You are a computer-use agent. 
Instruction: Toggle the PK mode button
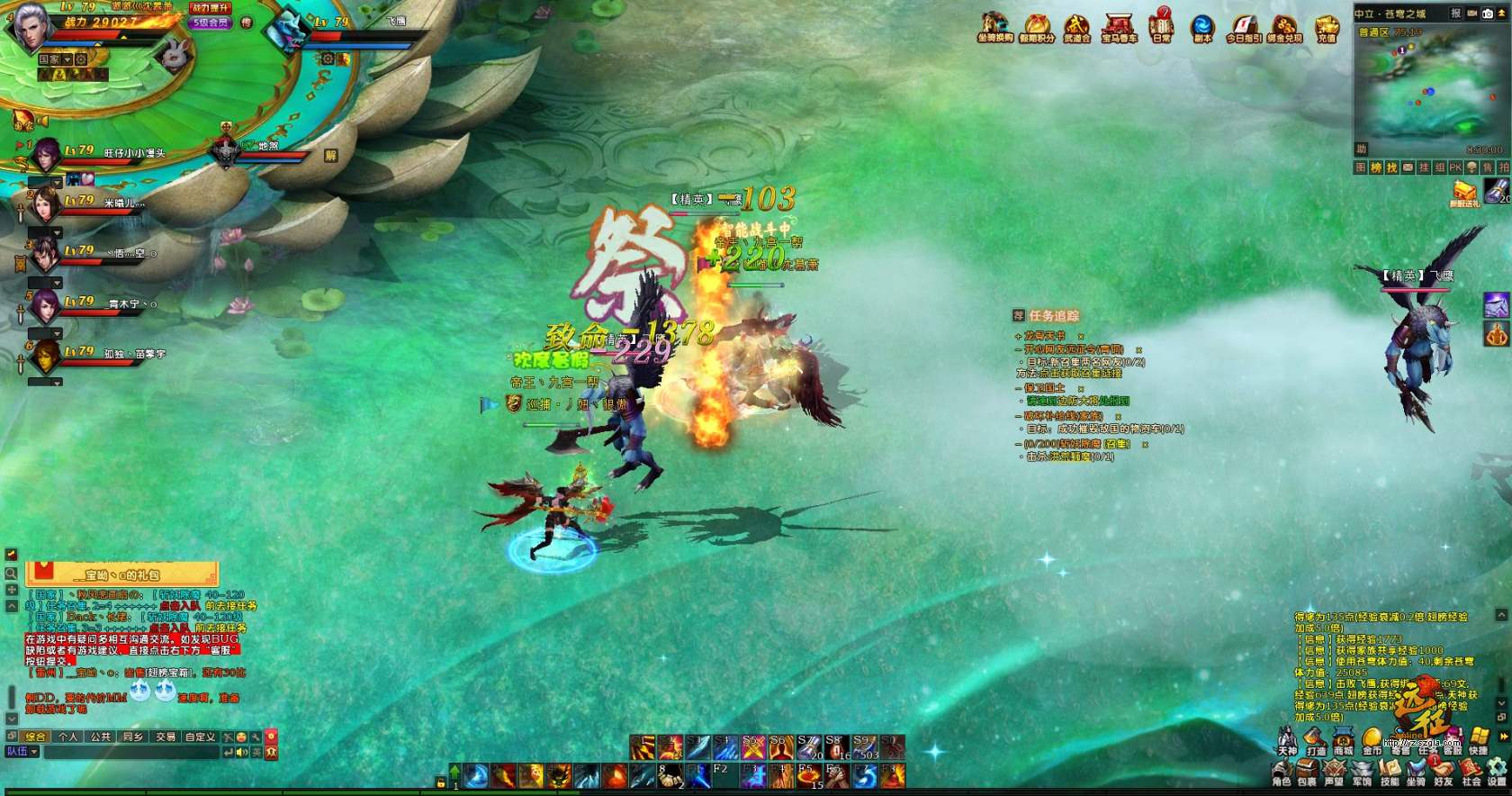[x=1455, y=168]
